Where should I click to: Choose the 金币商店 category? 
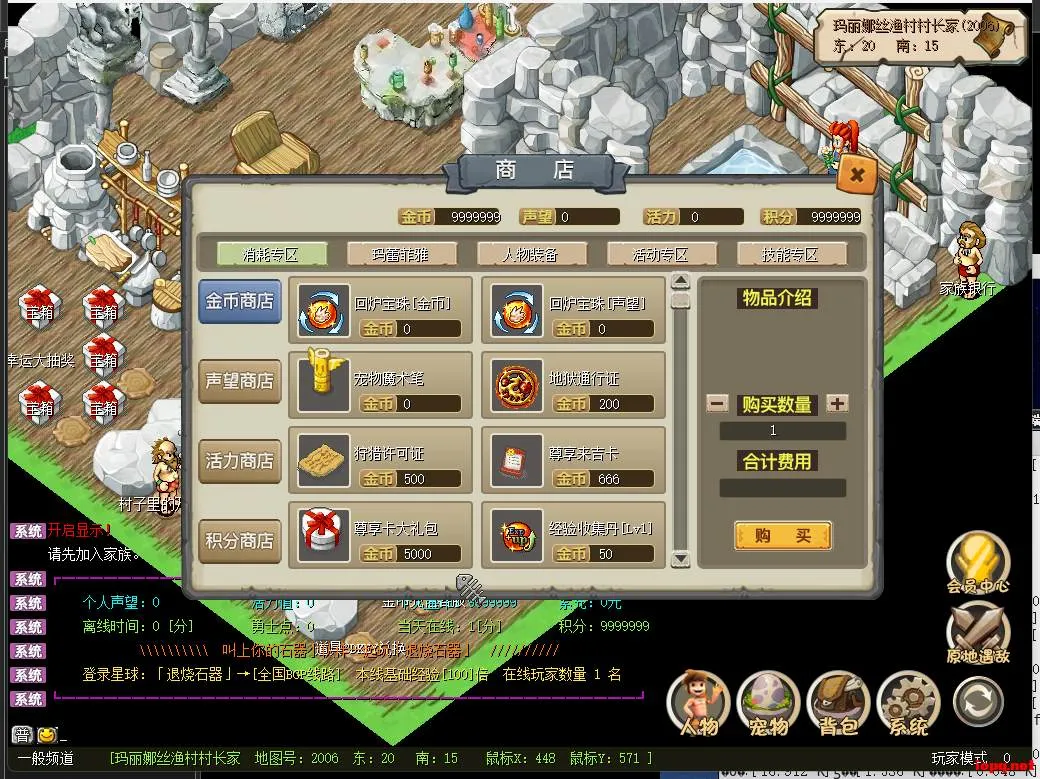point(239,301)
